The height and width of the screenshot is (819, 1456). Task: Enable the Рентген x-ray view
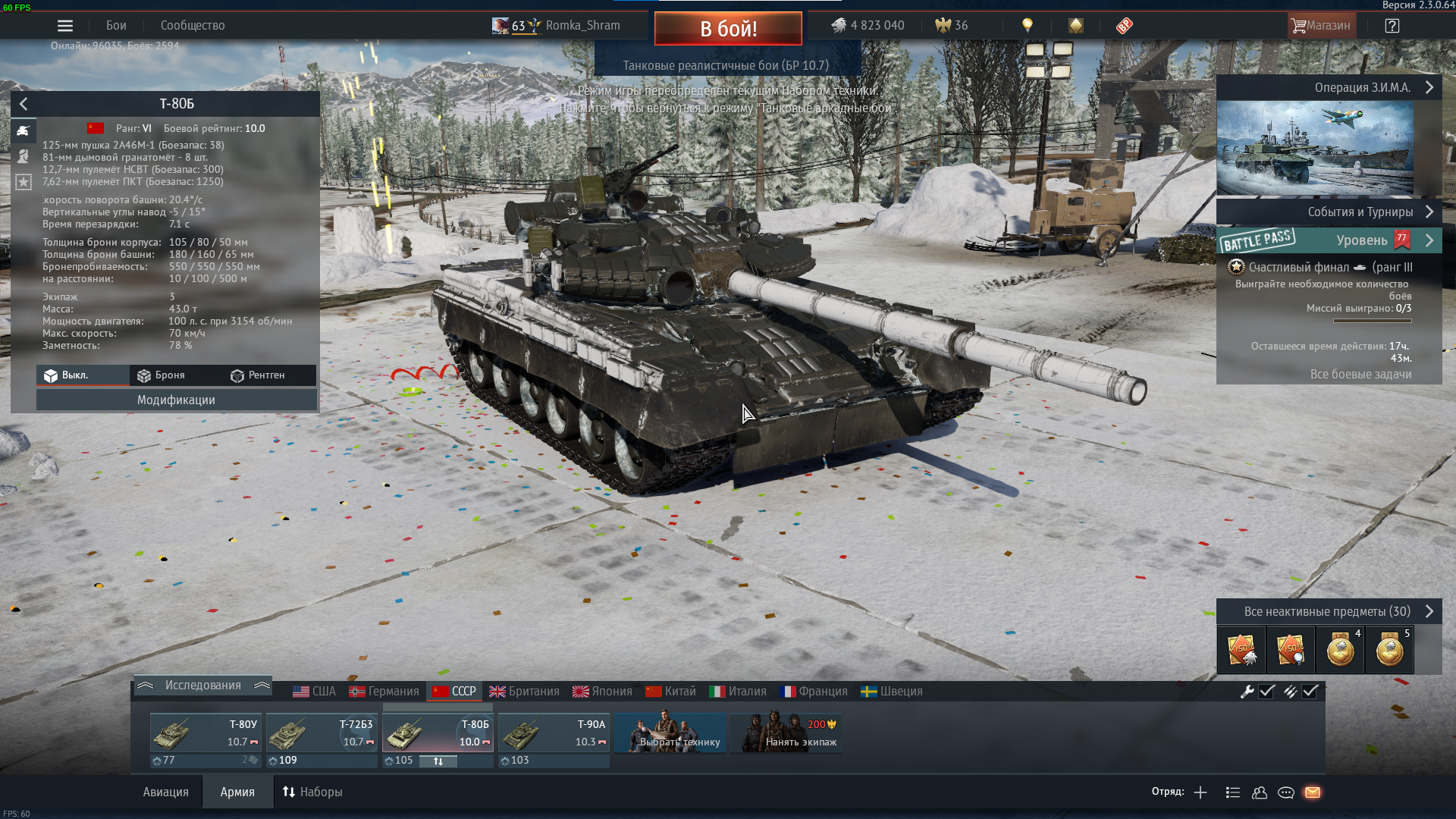click(258, 375)
